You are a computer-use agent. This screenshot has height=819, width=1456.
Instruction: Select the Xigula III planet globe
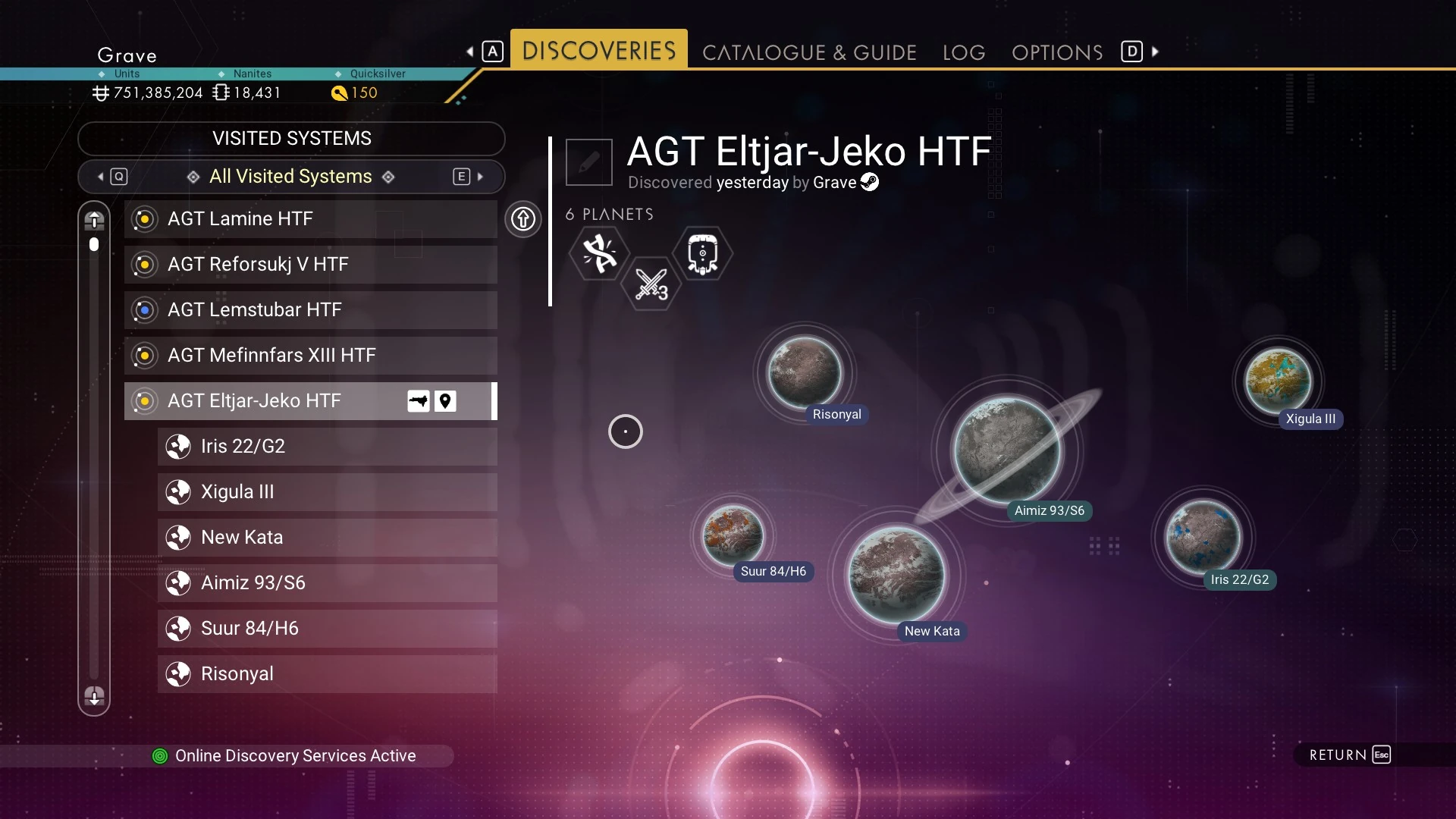(1278, 381)
